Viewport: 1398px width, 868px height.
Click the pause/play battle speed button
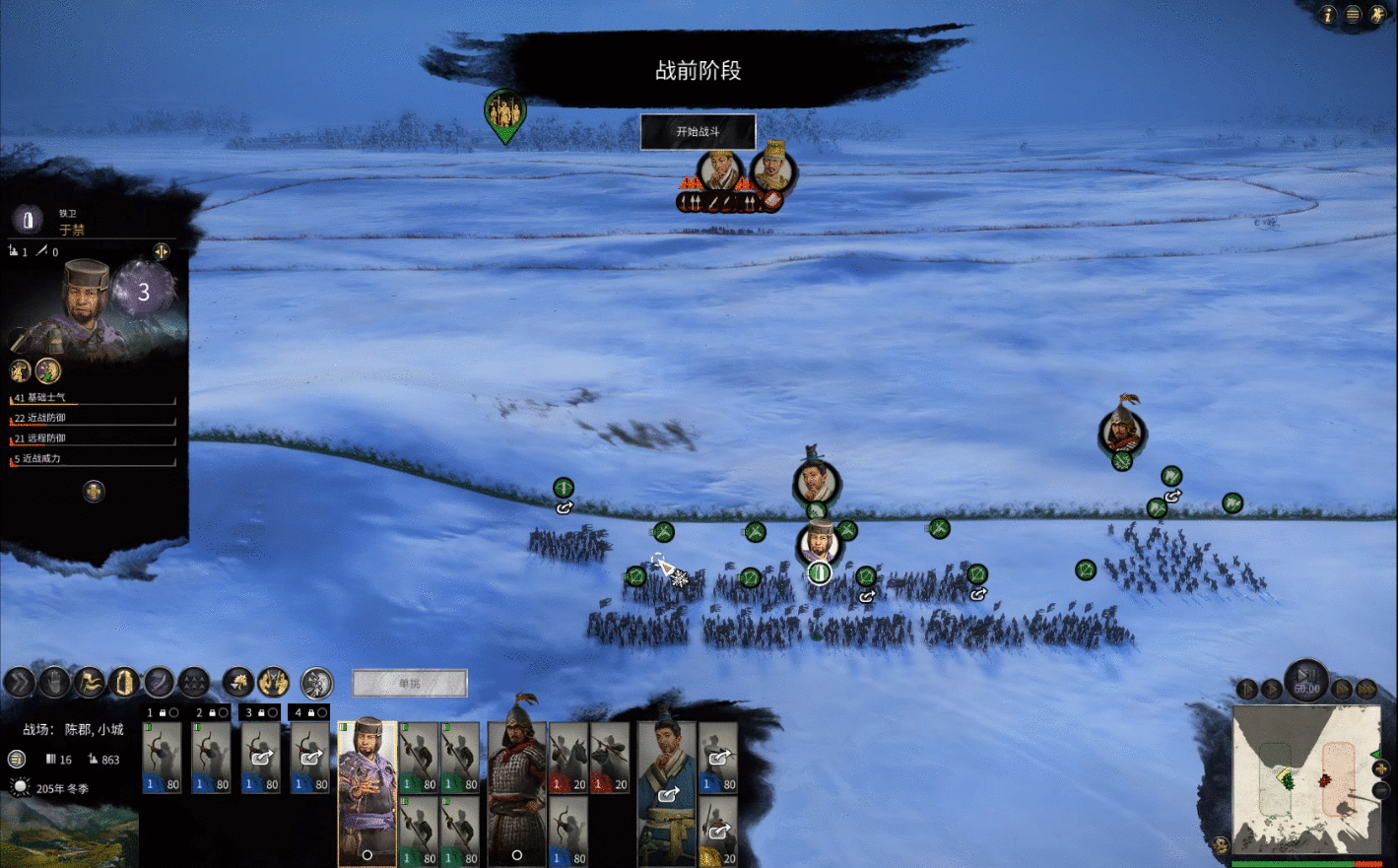1306,678
